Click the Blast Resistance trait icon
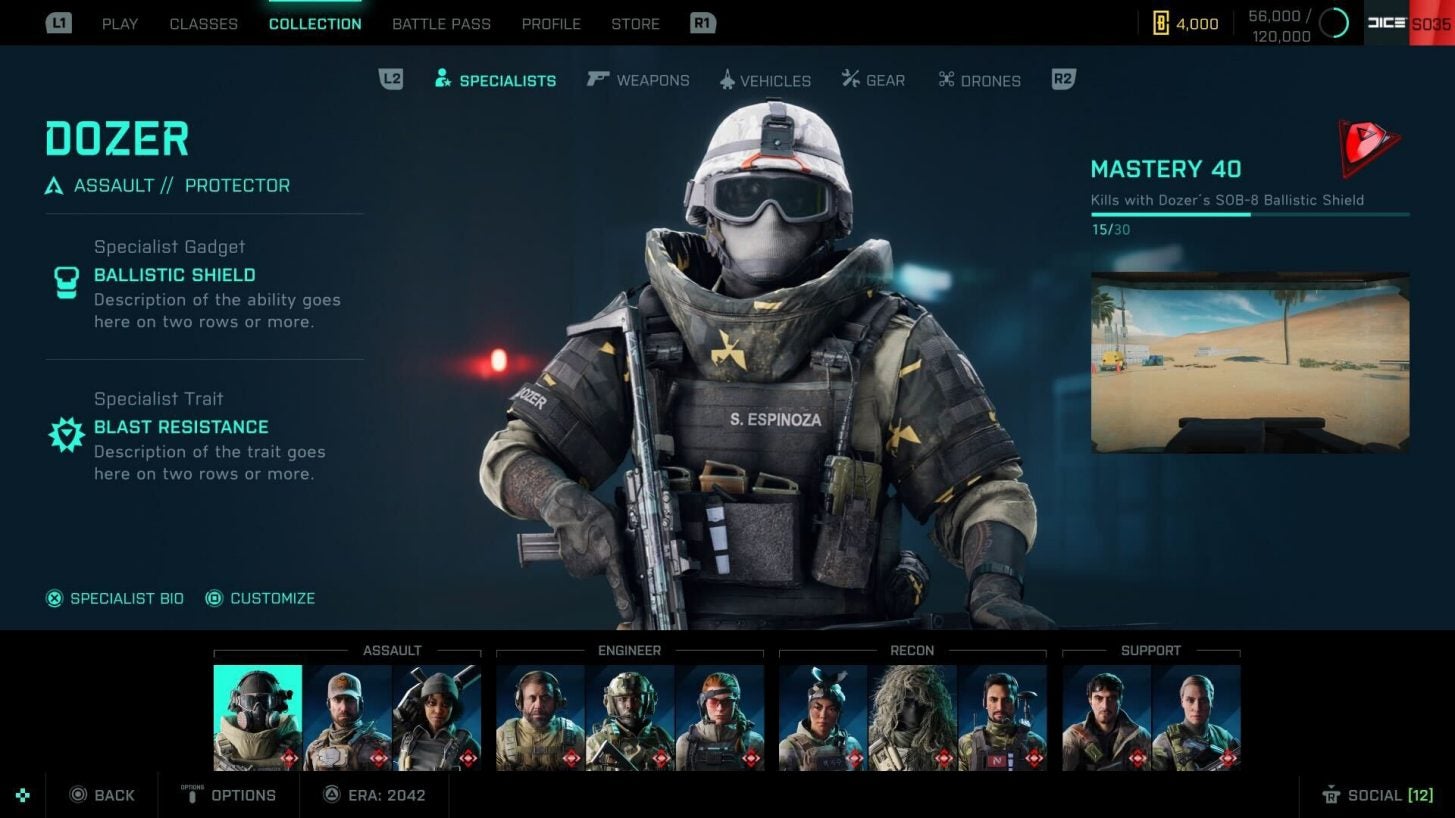This screenshot has height=818, width=1455. pos(65,434)
